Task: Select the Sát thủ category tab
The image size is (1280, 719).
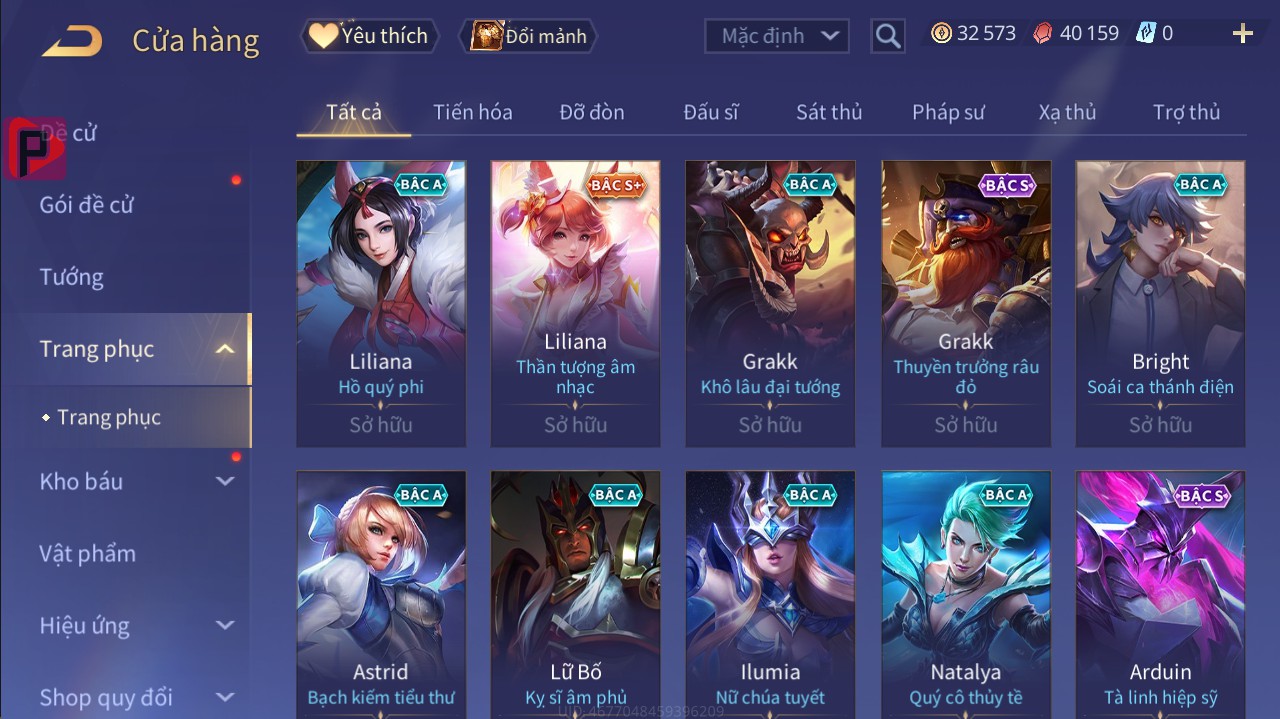Action: click(x=829, y=112)
